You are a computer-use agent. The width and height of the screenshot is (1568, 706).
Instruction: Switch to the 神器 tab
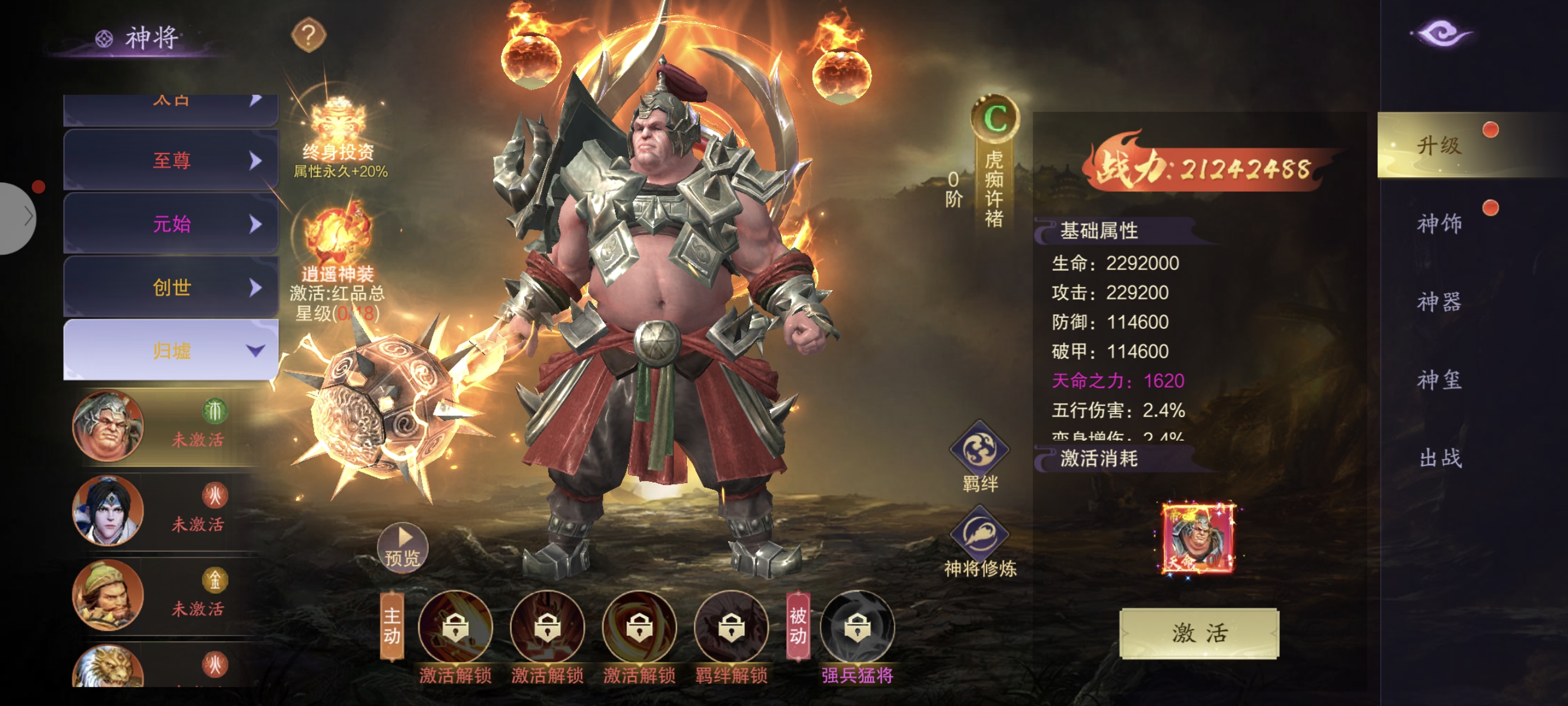click(x=1439, y=302)
